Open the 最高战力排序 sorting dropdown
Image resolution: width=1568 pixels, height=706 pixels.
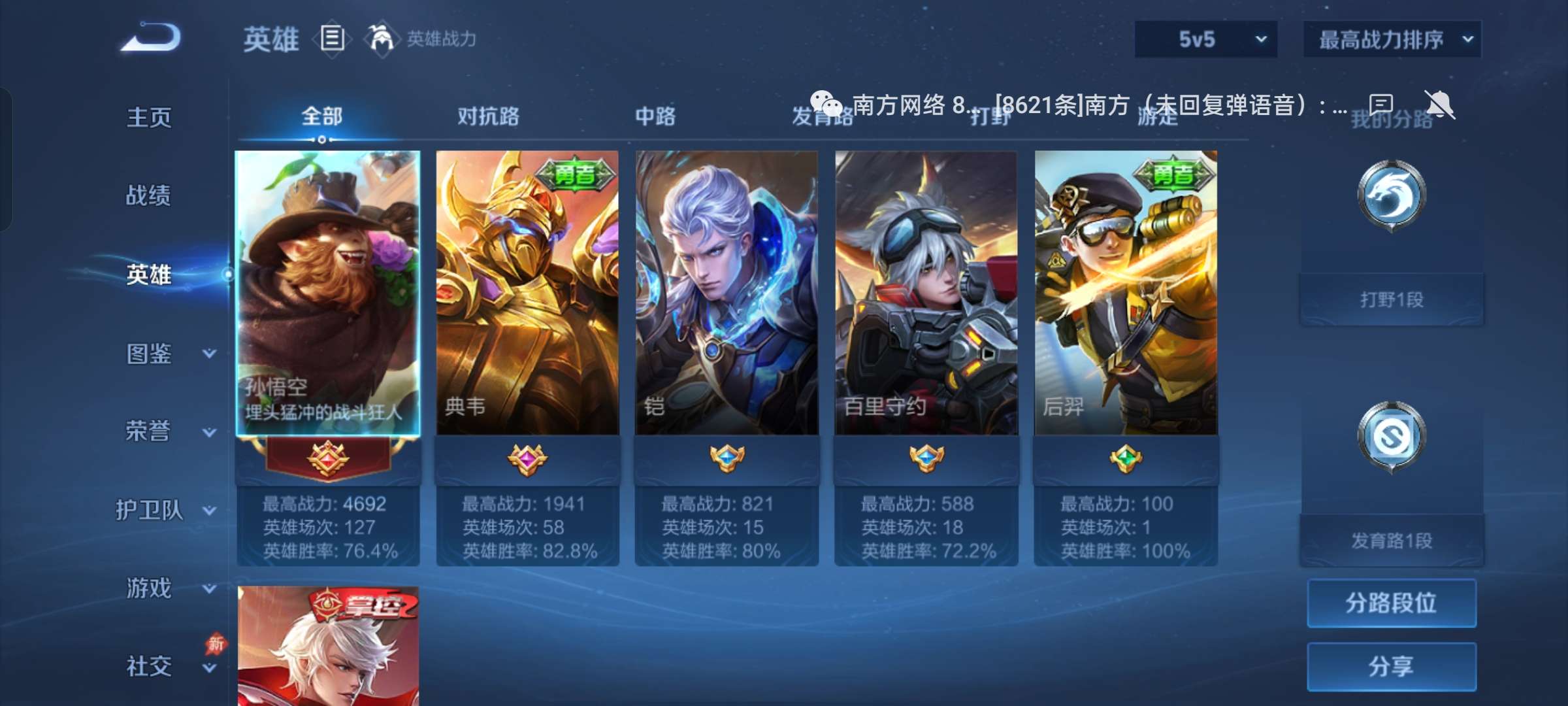coord(1391,38)
